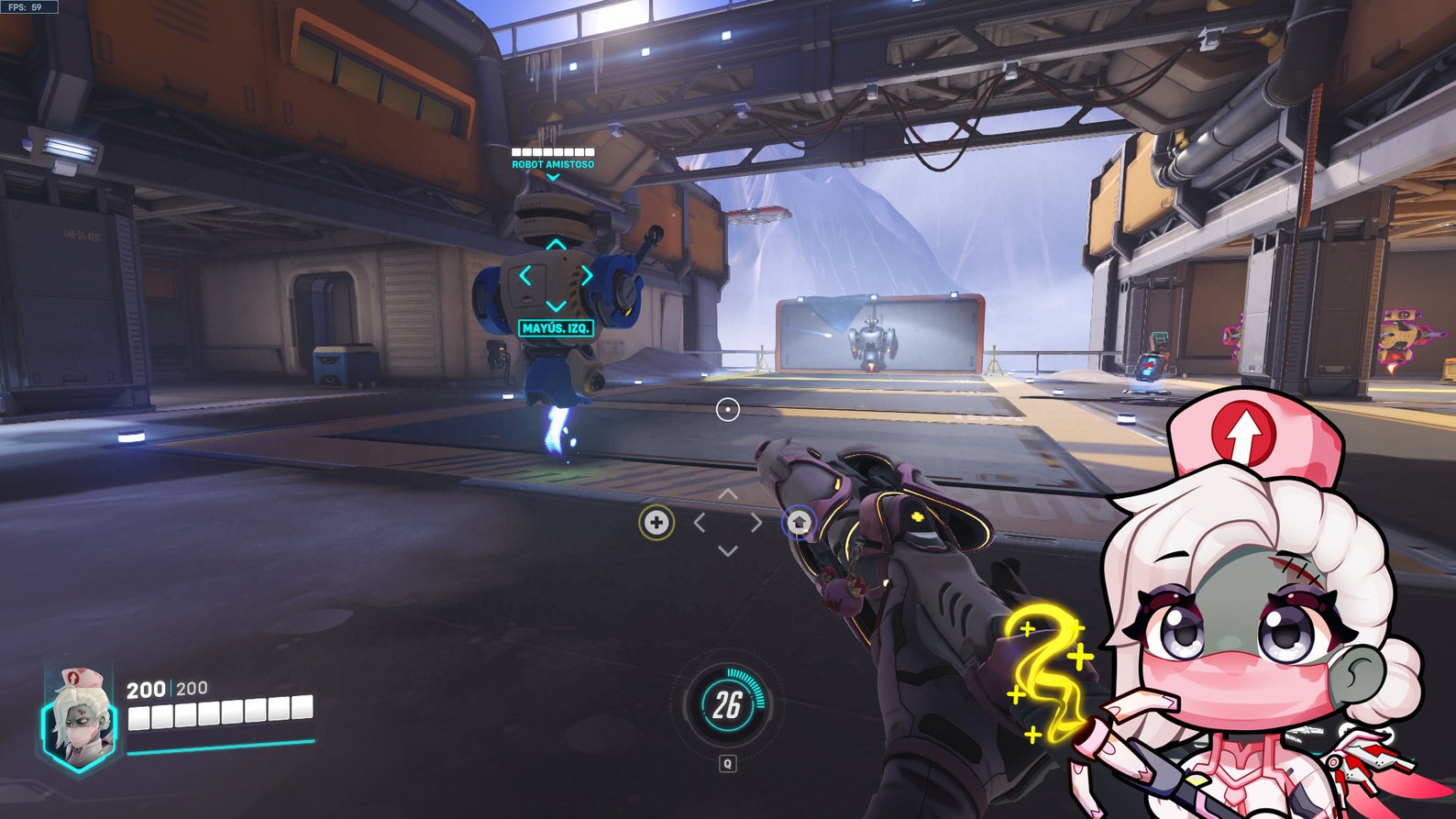Select the circled 'group up' house ping icon

pos(799,523)
